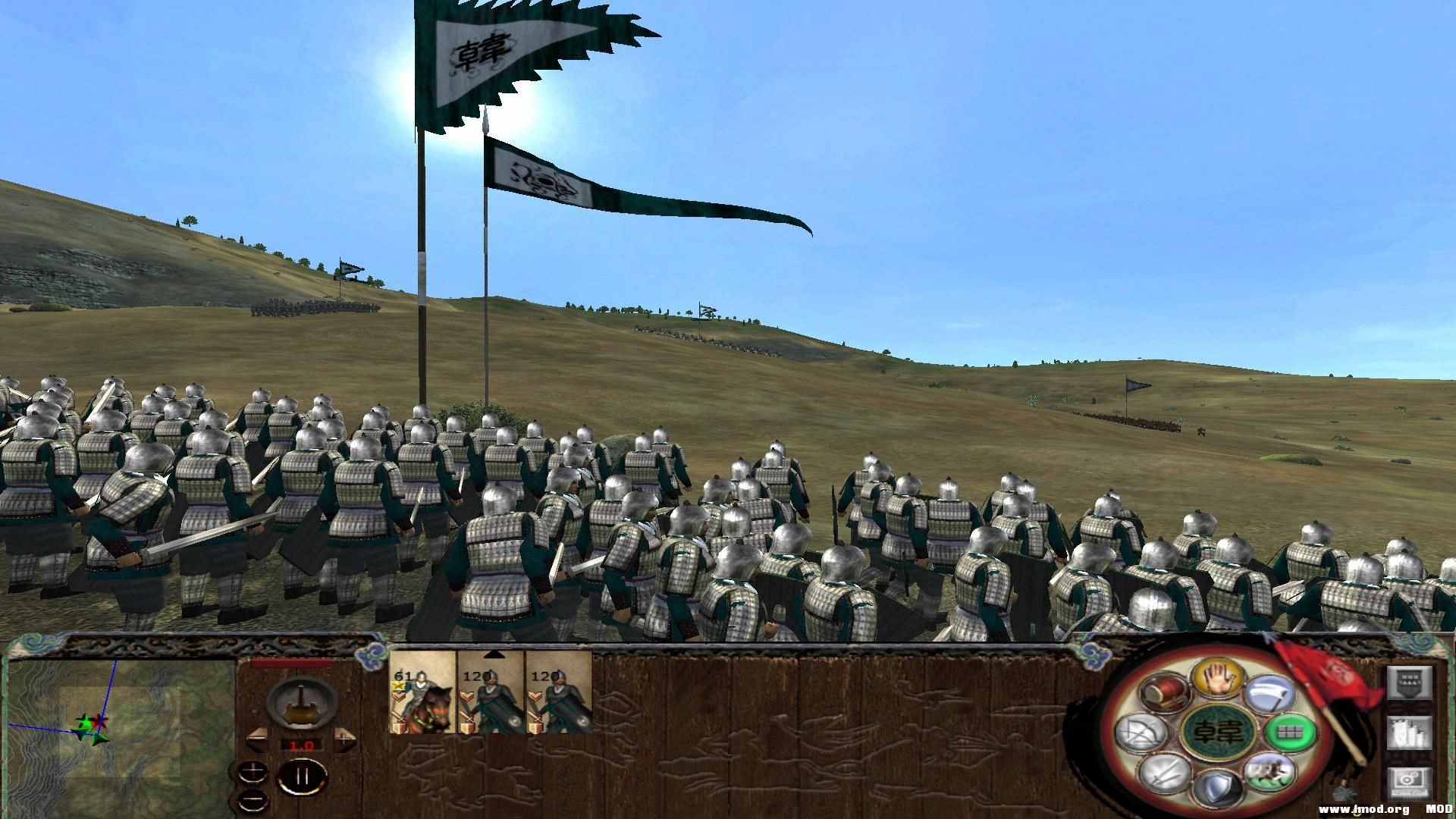Image resolution: width=1456 pixels, height=819 pixels.
Task: Click the hourglass battle timer icon
Action: click(300, 703)
